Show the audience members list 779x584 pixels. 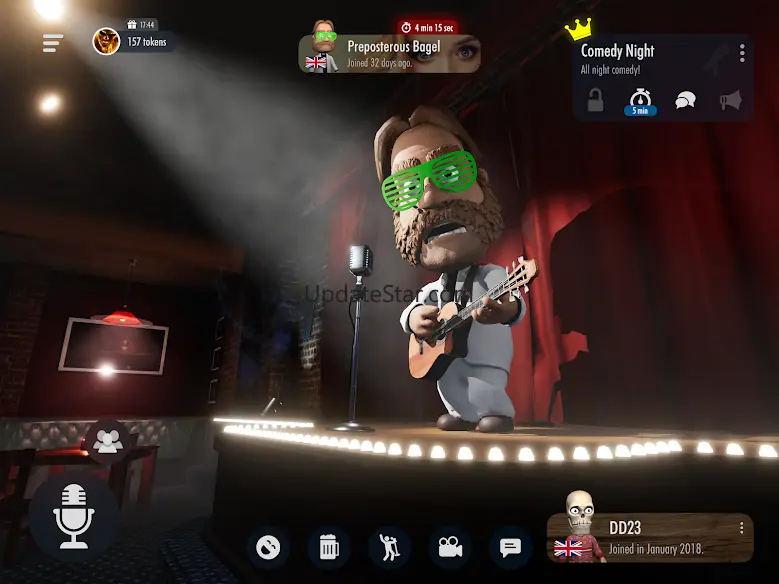pyautogui.click(x=108, y=439)
